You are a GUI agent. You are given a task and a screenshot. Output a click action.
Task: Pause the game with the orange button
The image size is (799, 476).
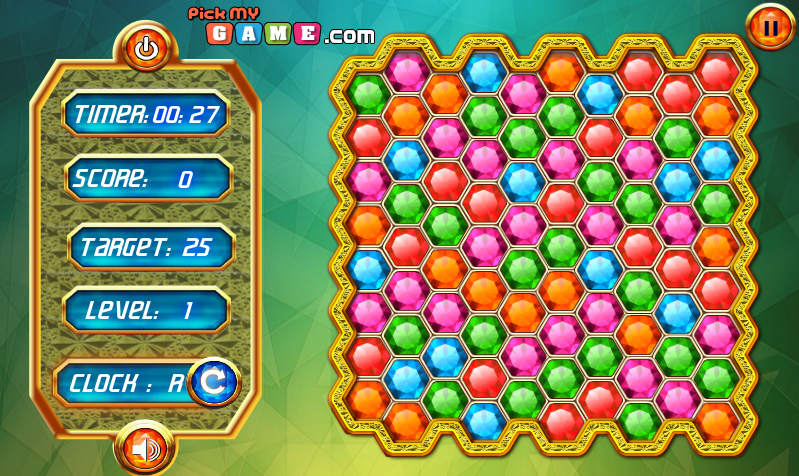pos(770,27)
